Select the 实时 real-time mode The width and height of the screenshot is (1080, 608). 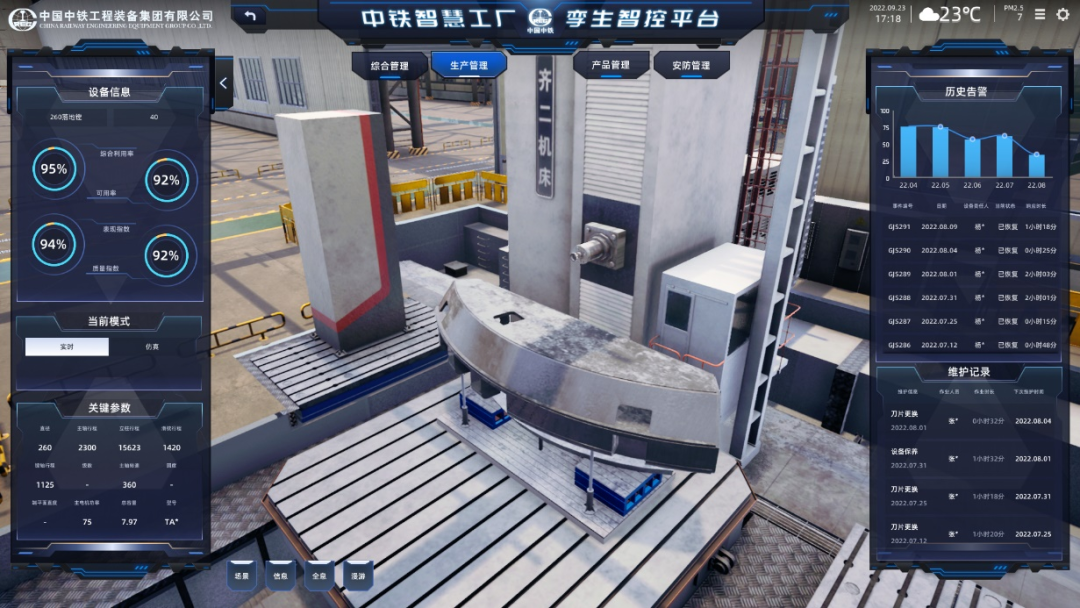coord(67,346)
